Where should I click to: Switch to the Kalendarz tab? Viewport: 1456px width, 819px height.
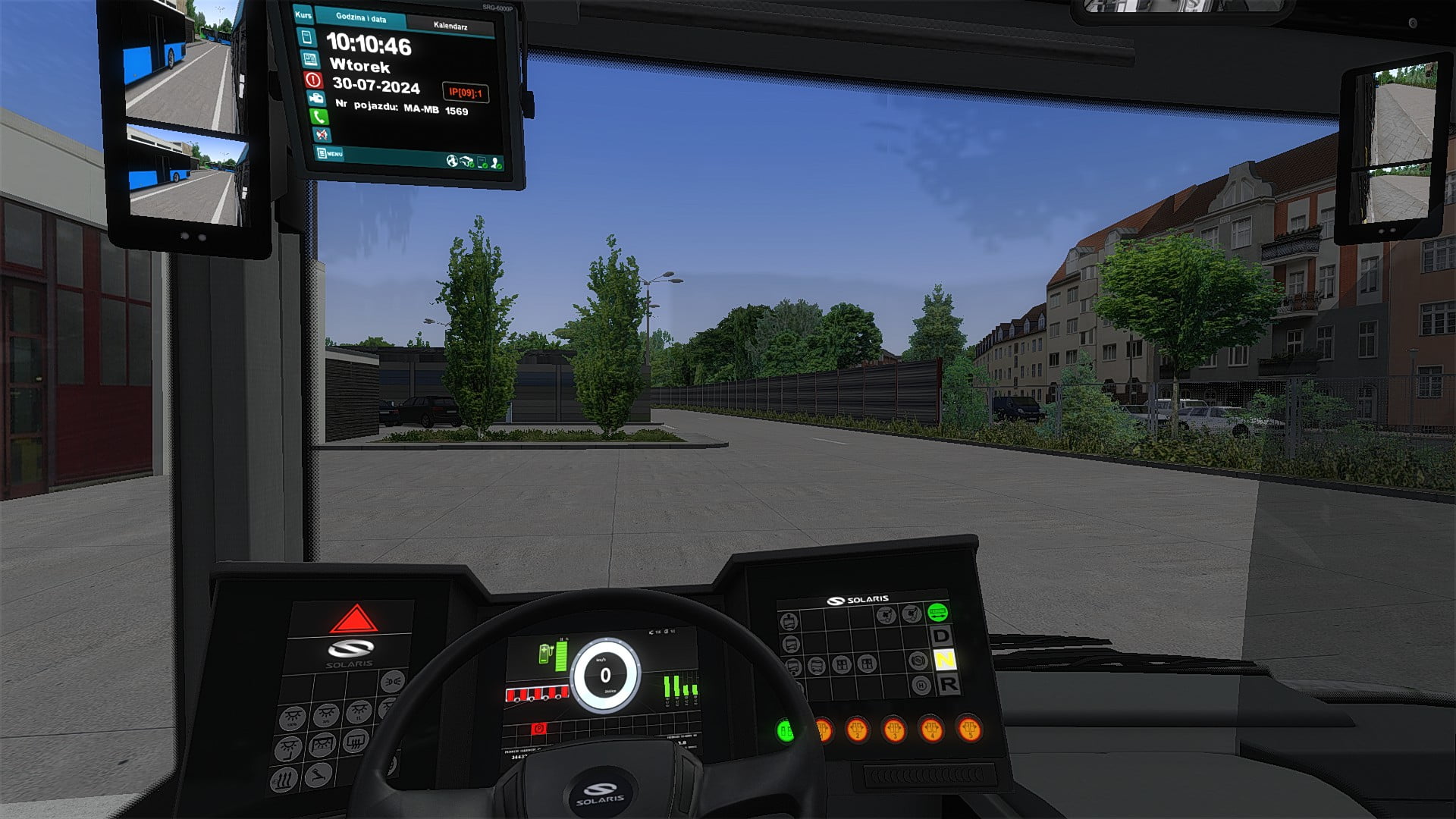pyautogui.click(x=450, y=26)
